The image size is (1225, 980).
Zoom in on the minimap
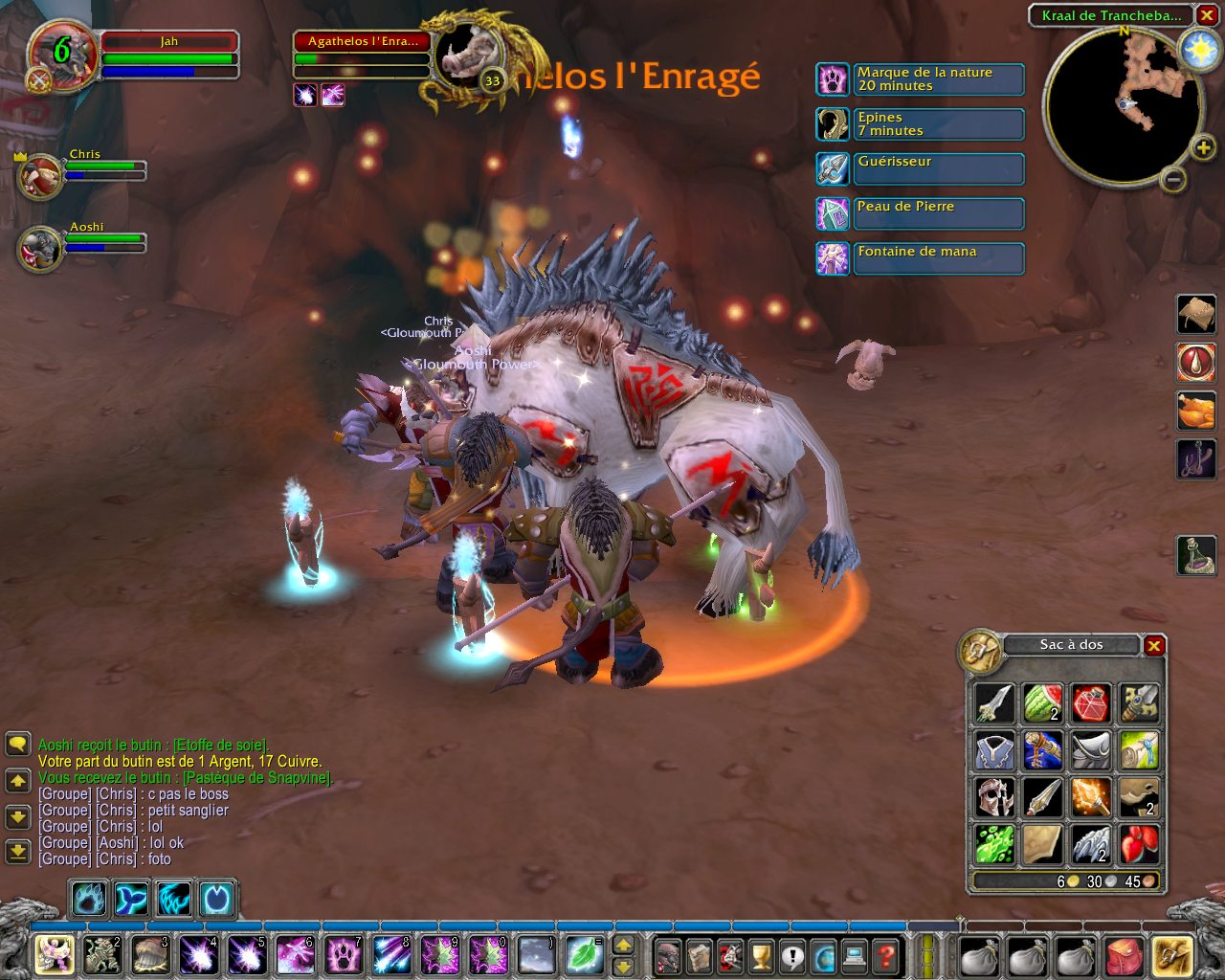[1203, 147]
